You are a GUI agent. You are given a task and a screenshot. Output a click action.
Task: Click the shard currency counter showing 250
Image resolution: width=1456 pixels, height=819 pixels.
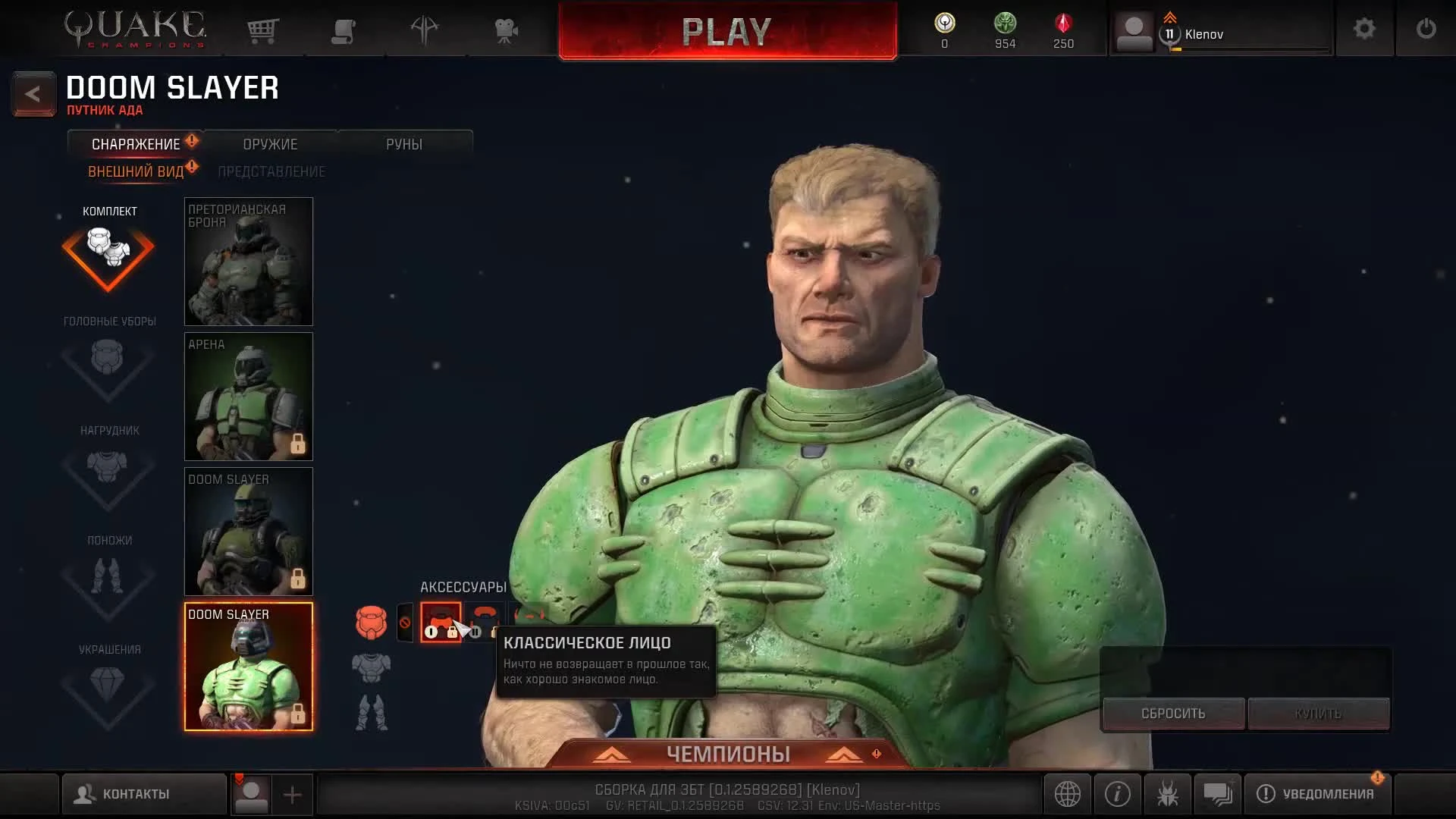pos(1062,30)
